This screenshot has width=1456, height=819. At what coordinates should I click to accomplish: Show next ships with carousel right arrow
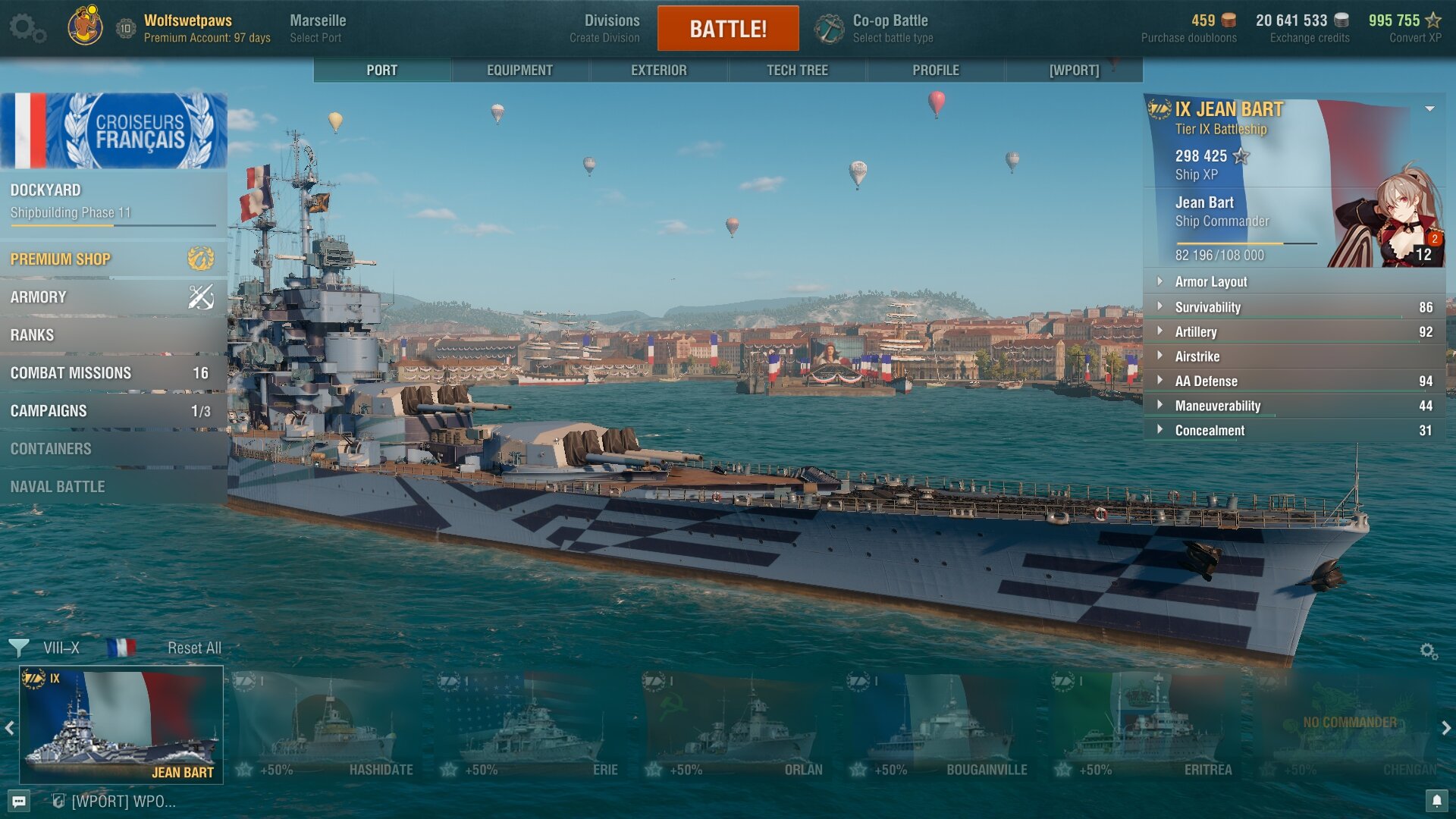1446,728
